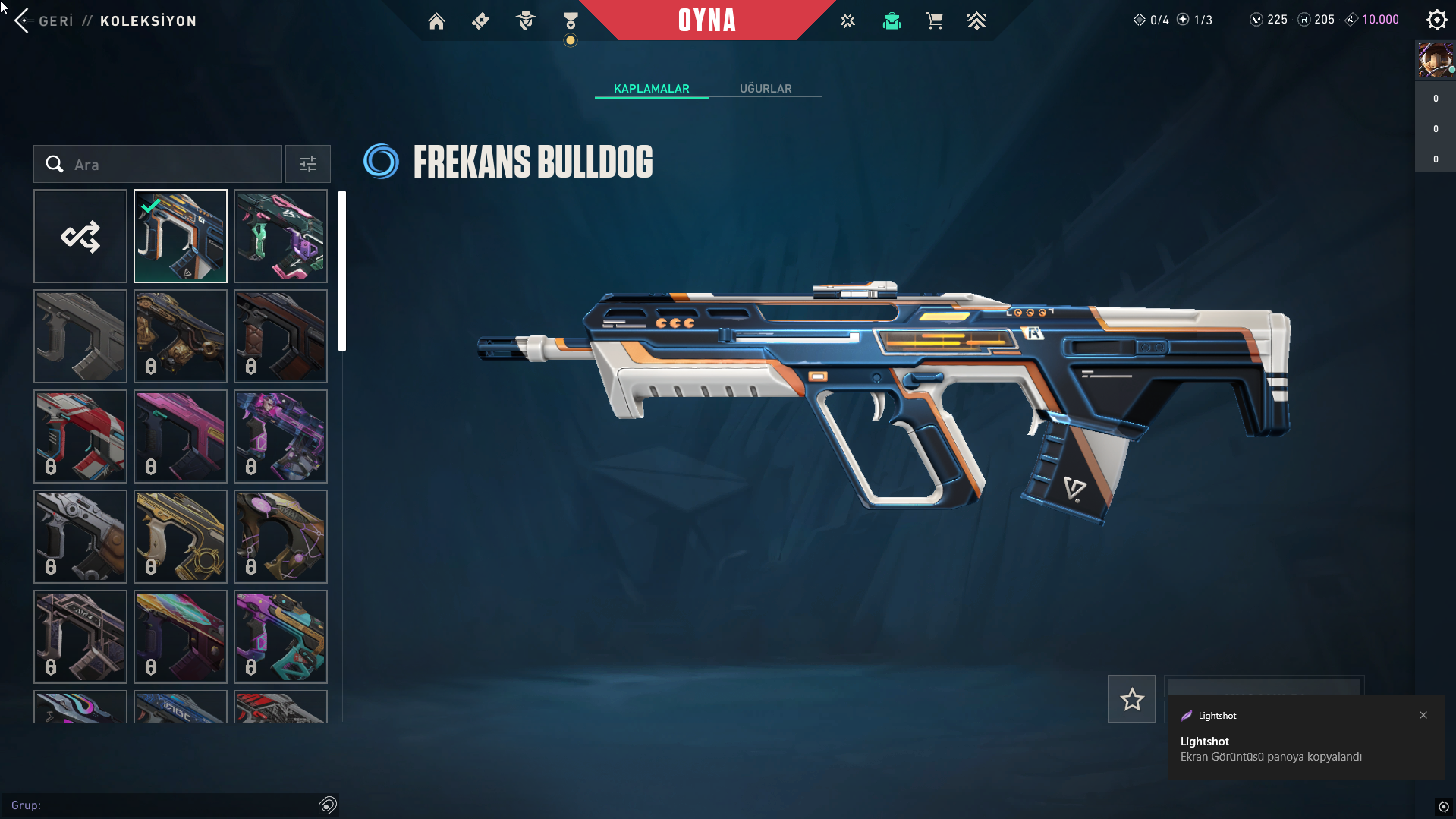The height and width of the screenshot is (819, 1456).
Task: Select the random shuffle skin tile
Action: click(80, 236)
